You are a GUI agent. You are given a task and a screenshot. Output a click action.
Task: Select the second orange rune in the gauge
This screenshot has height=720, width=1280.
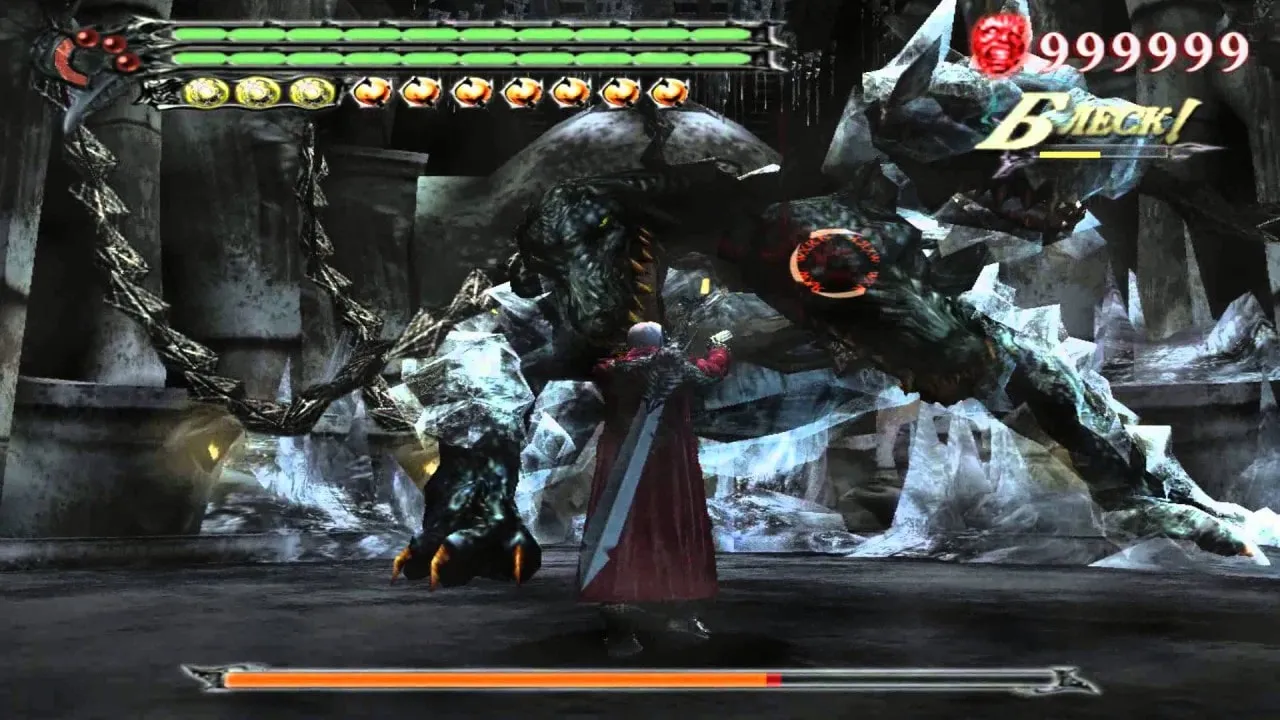[x=422, y=91]
